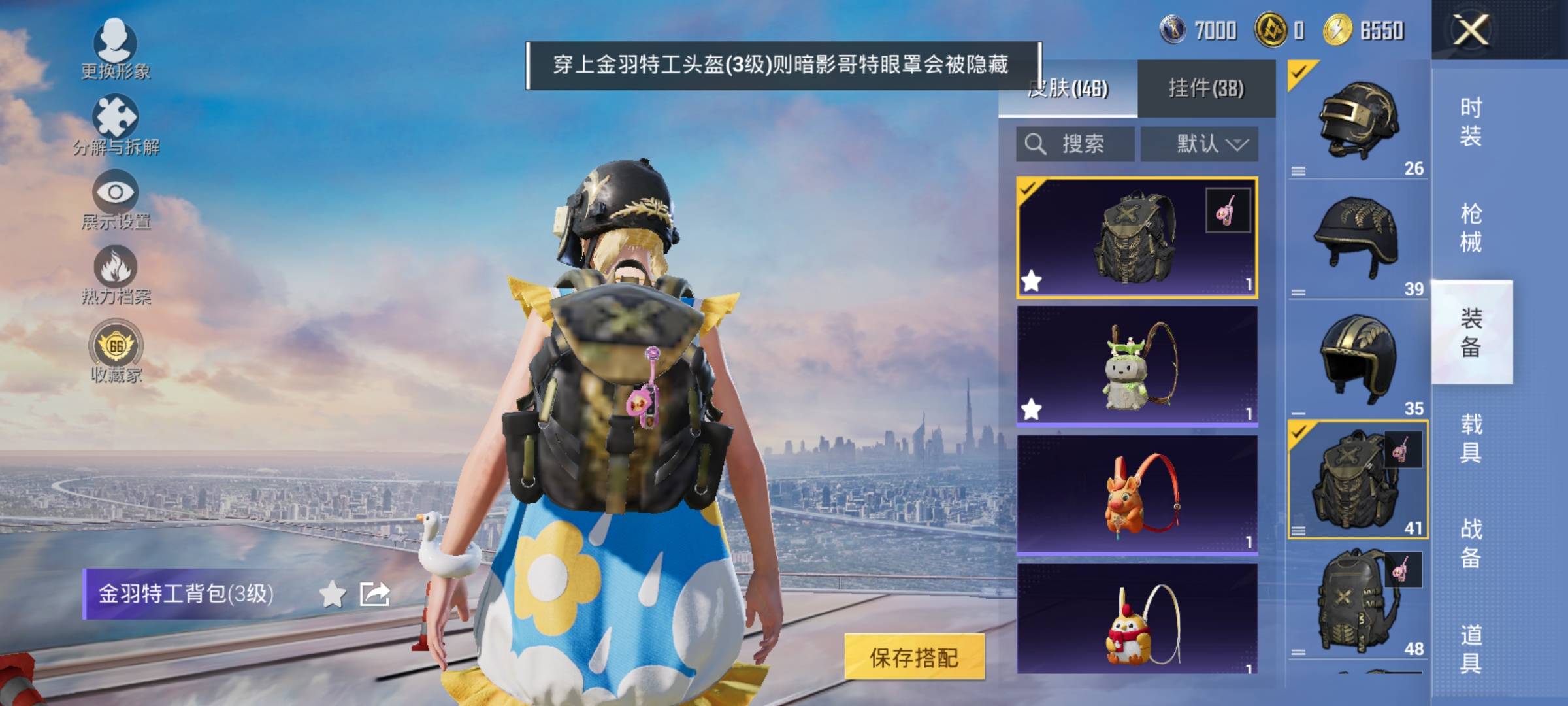Open the 更换形象 character change panel

[116, 47]
